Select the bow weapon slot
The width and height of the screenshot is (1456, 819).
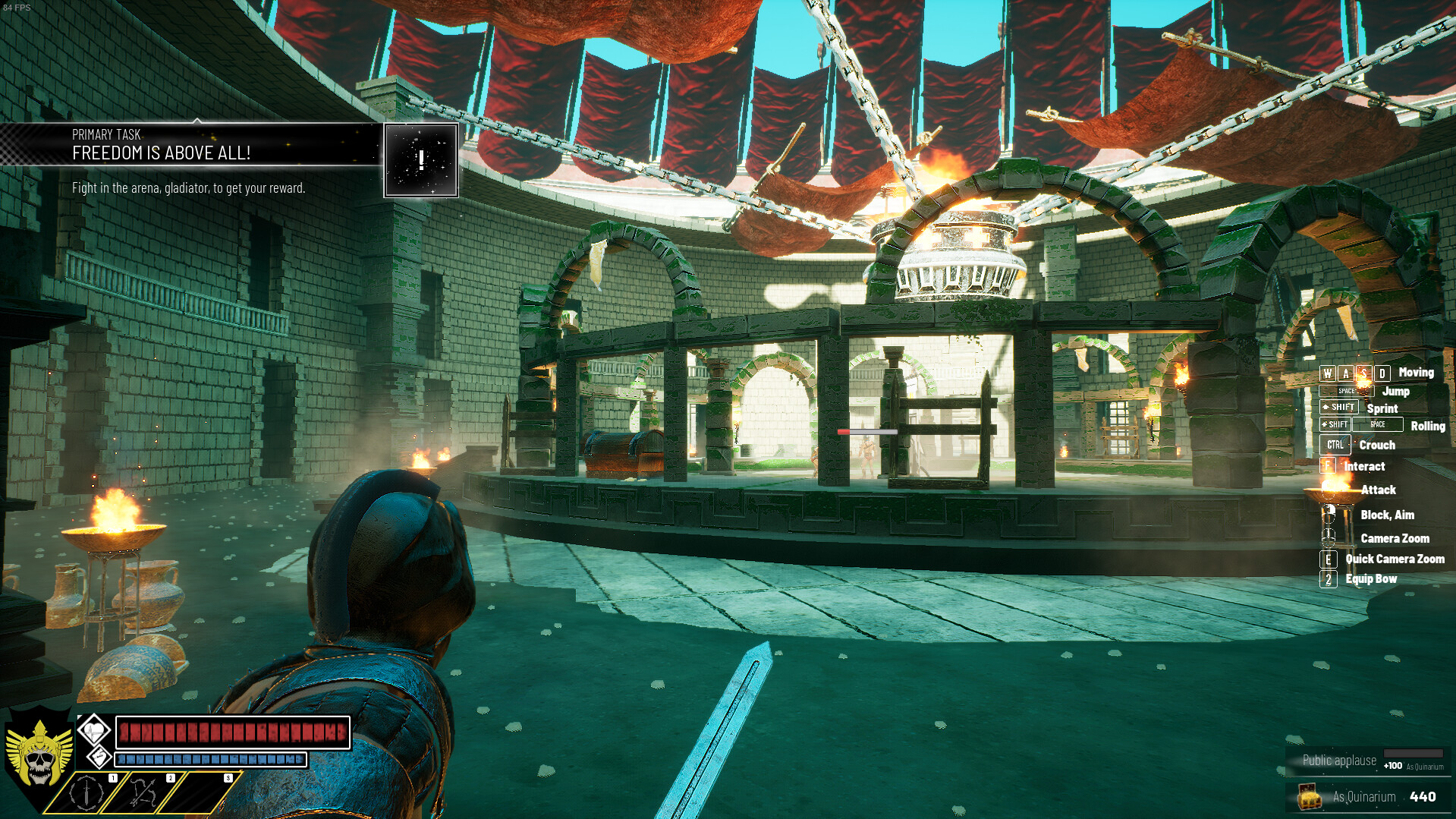[x=143, y=792]
